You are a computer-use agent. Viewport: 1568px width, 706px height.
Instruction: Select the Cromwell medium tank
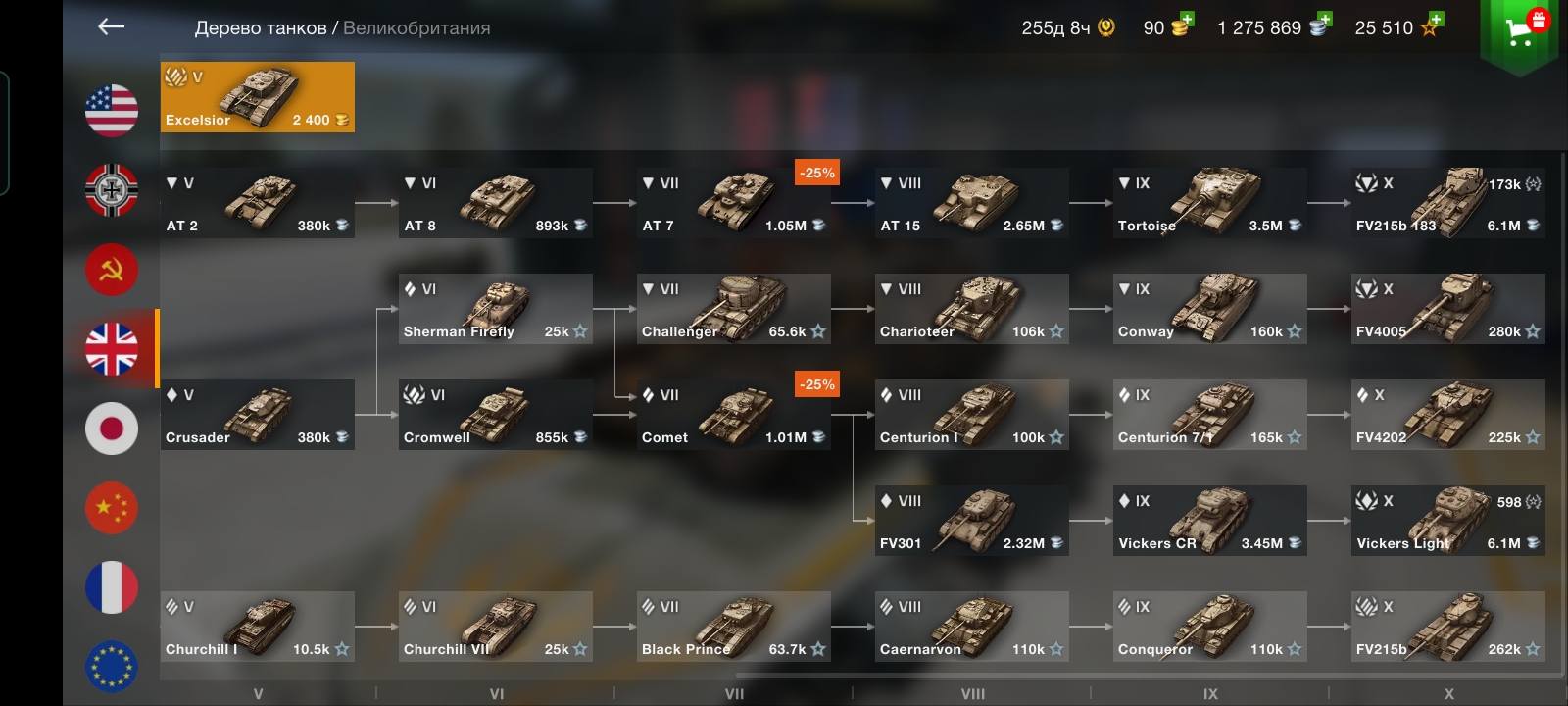click(x=496, y=415)
